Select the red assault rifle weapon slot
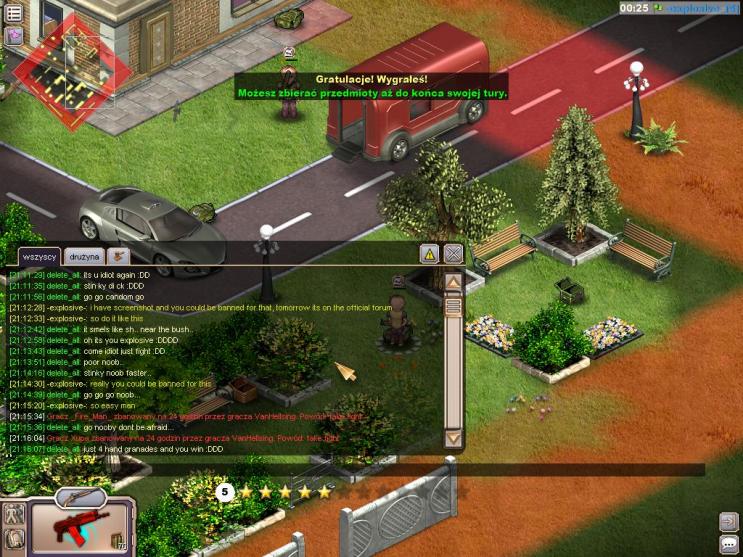Viewport: 743px width, 557px height. [x=78, y=529]
